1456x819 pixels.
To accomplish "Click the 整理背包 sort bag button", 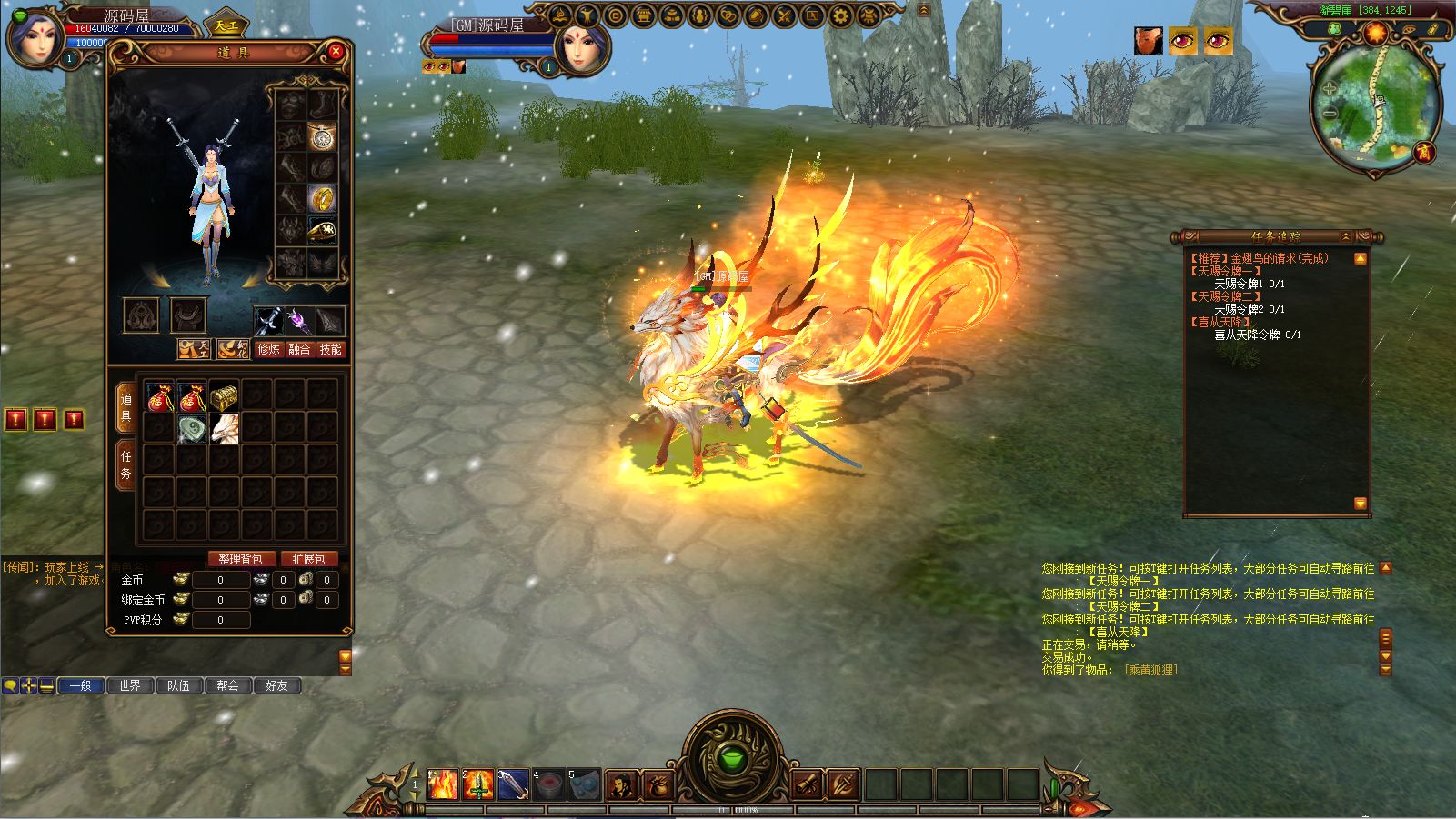I will (240, 559).
